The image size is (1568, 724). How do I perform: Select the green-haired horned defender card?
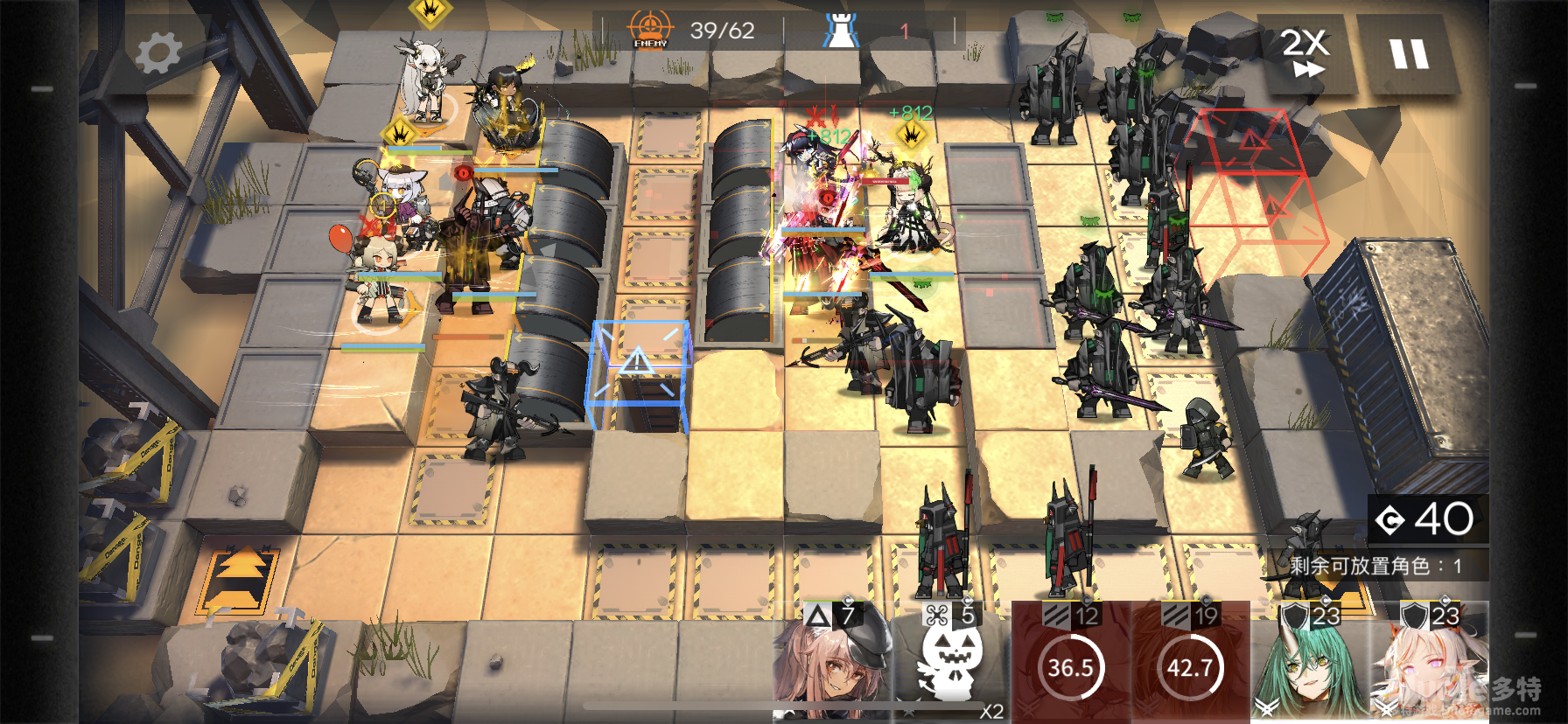1310,663
